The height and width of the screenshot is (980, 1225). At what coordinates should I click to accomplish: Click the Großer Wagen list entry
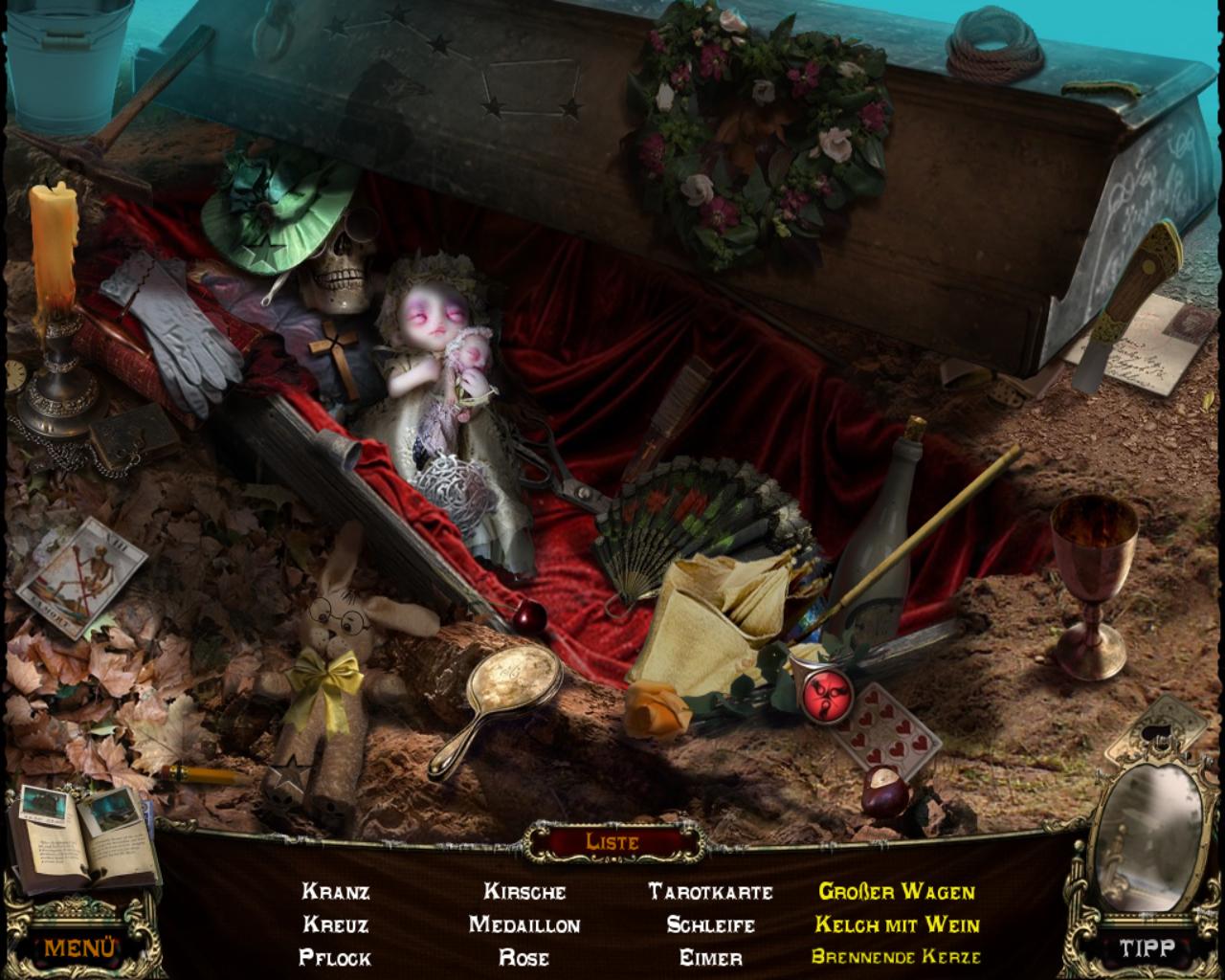(x=897, y=892)
